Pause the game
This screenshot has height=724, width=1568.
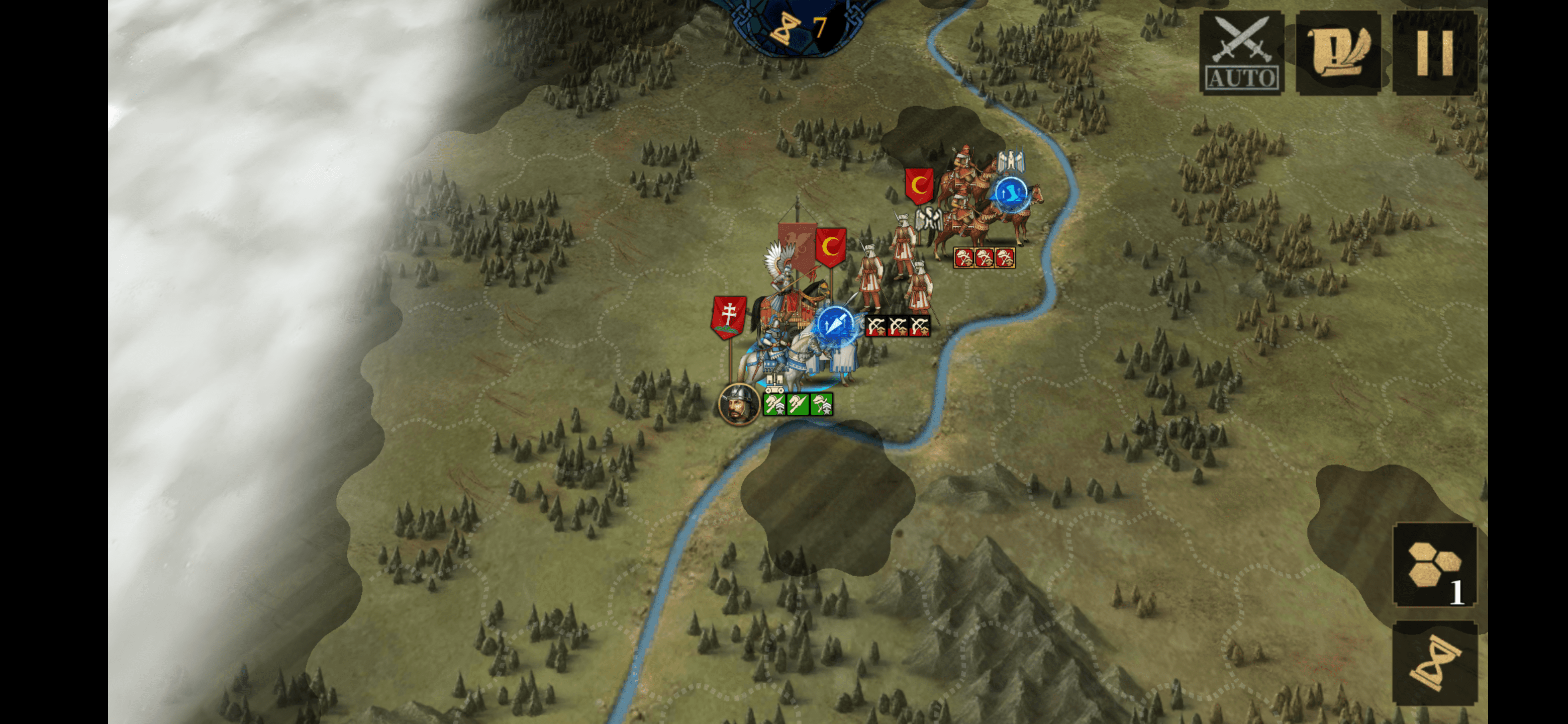tap(1435, 52)
